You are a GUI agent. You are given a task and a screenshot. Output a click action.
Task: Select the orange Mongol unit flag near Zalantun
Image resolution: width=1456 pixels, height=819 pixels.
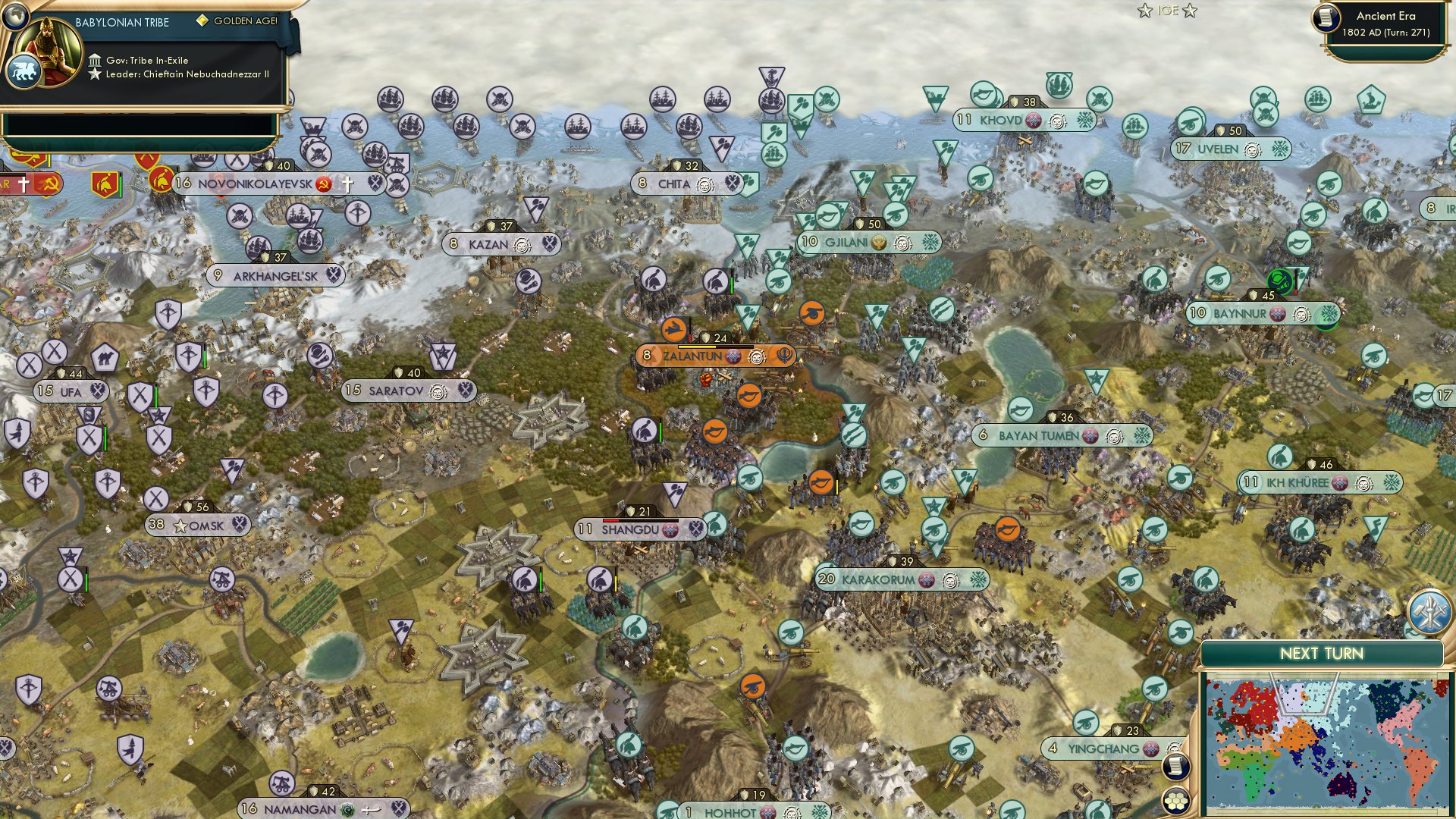pyautogui.click(x=673, y=330)
